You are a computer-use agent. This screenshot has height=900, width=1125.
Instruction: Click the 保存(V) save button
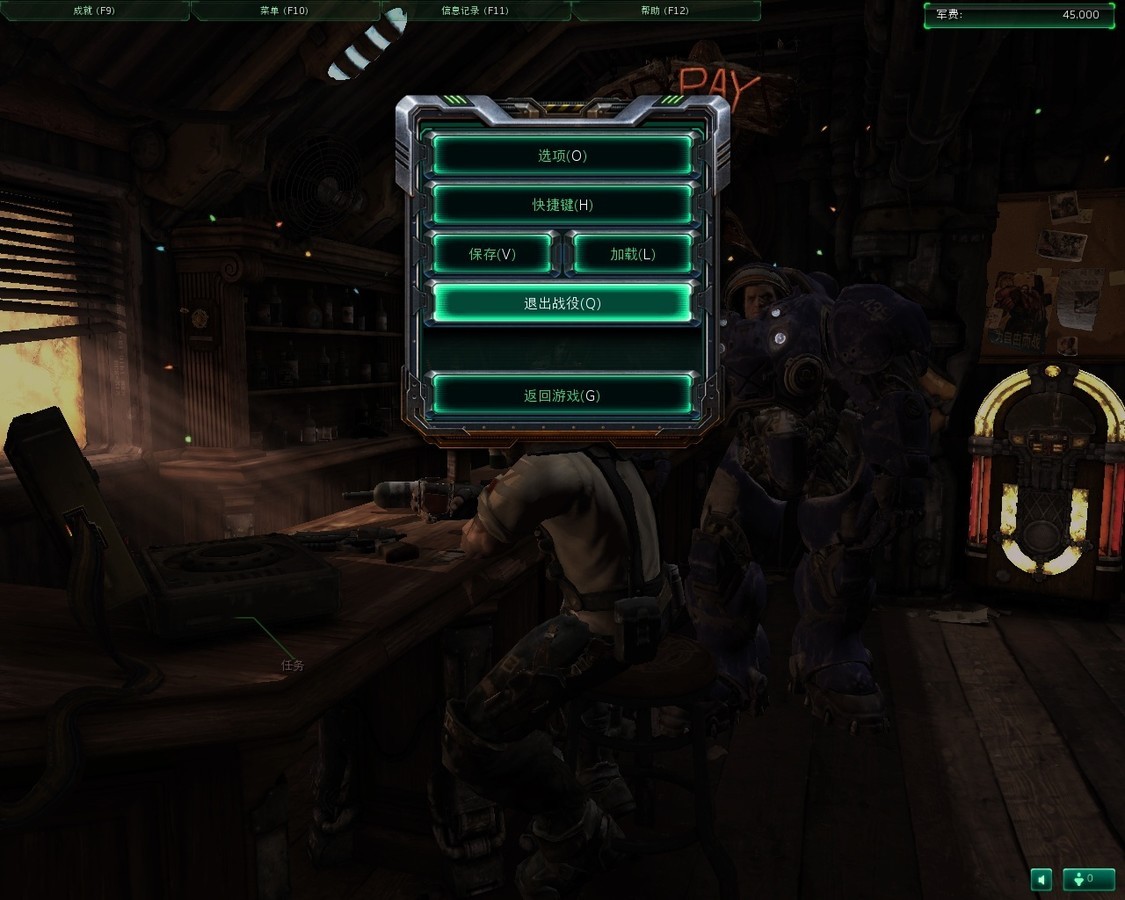click(492, 254)
